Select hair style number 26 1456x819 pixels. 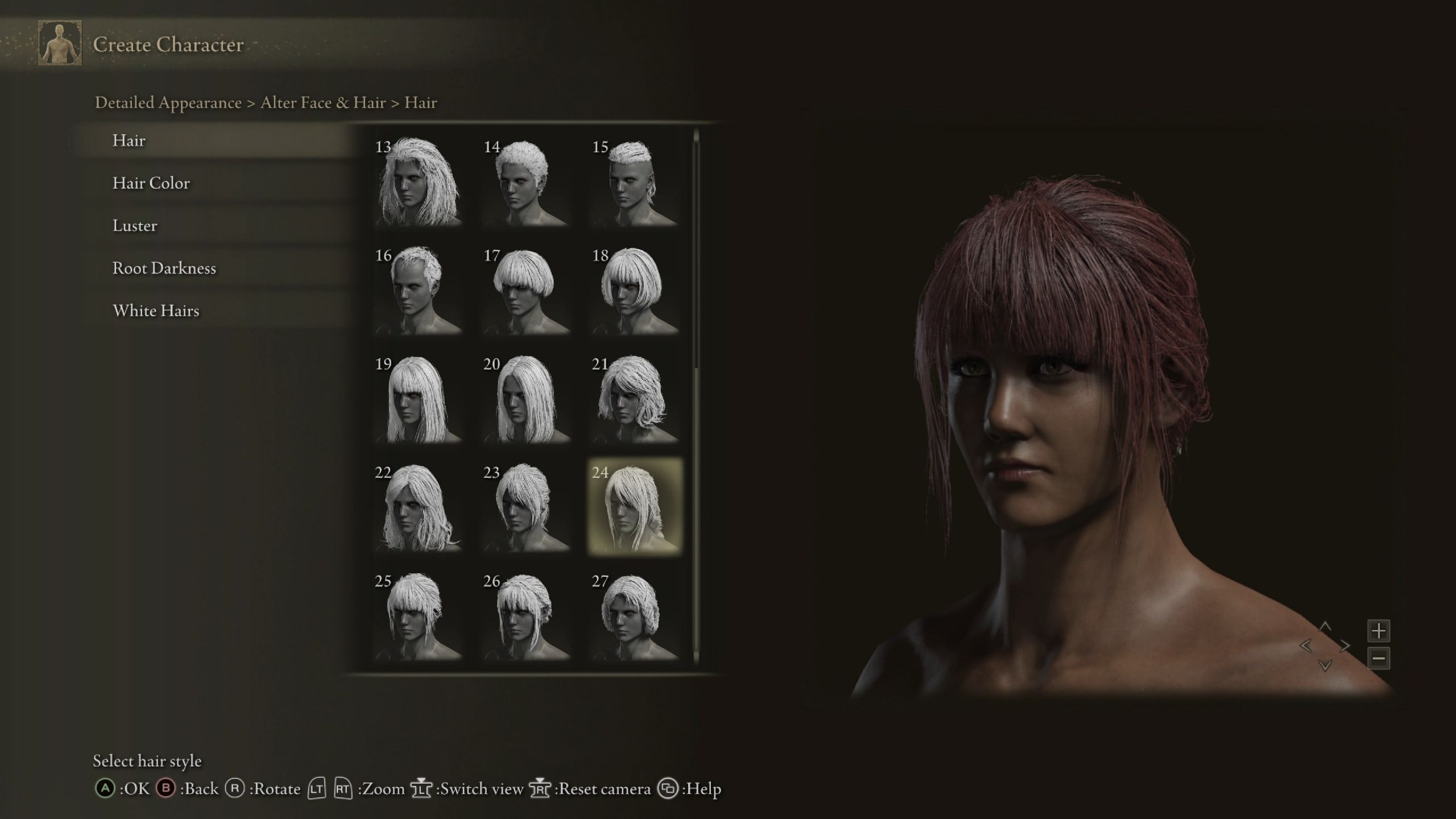526,616
